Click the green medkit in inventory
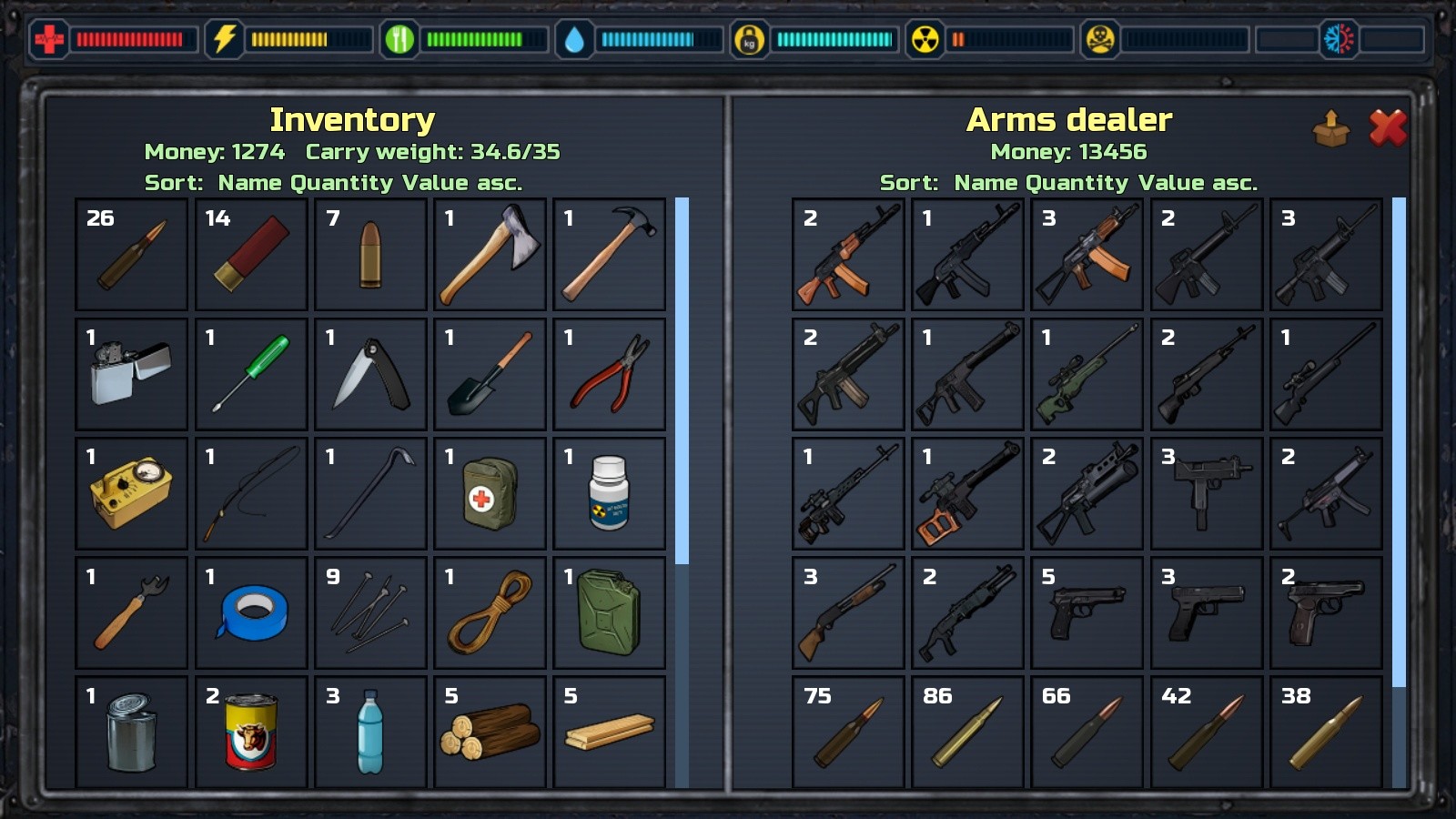The image size is (1456, 819). (490, 492)
